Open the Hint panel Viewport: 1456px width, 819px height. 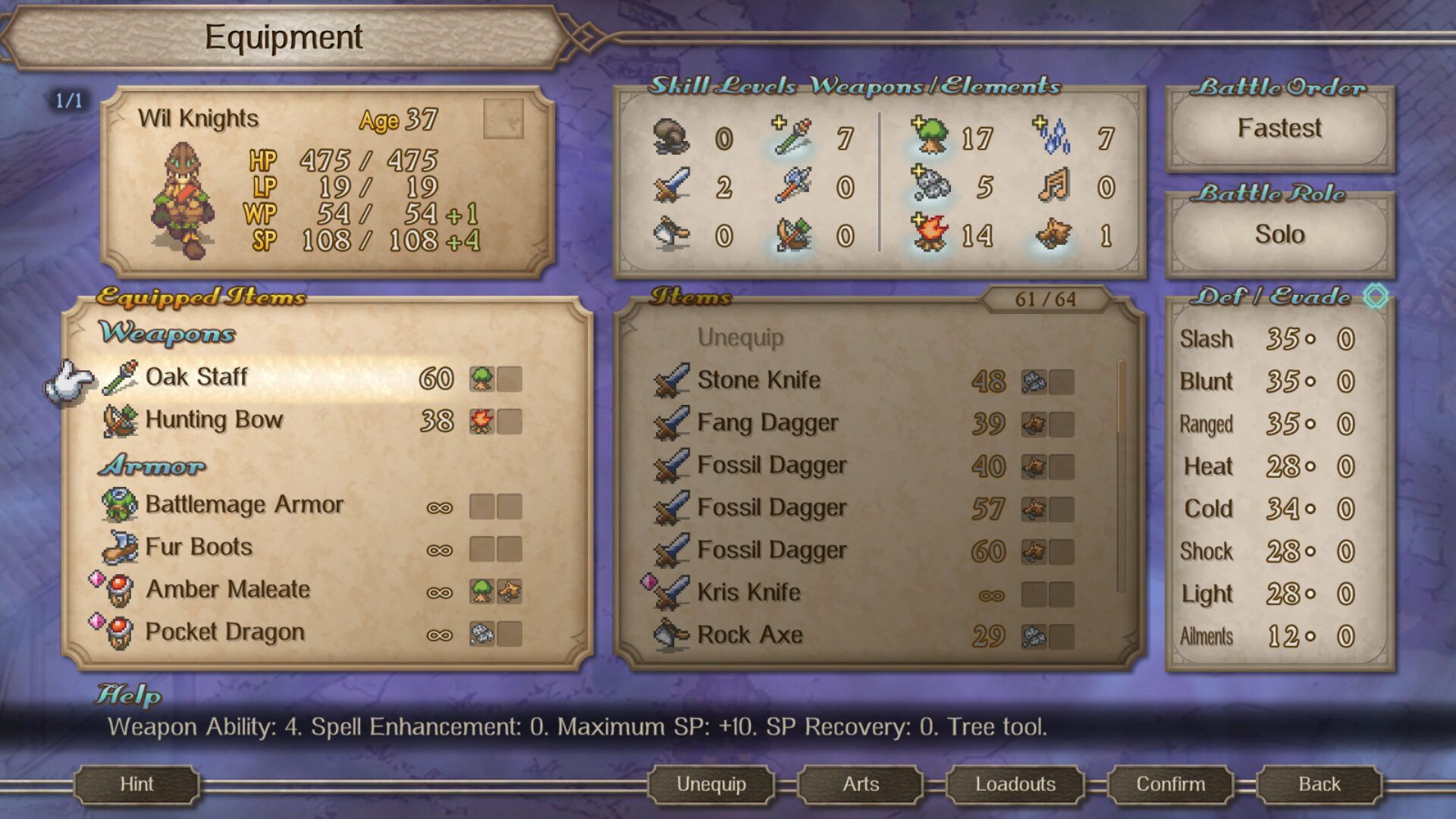(x=136, y=784)
